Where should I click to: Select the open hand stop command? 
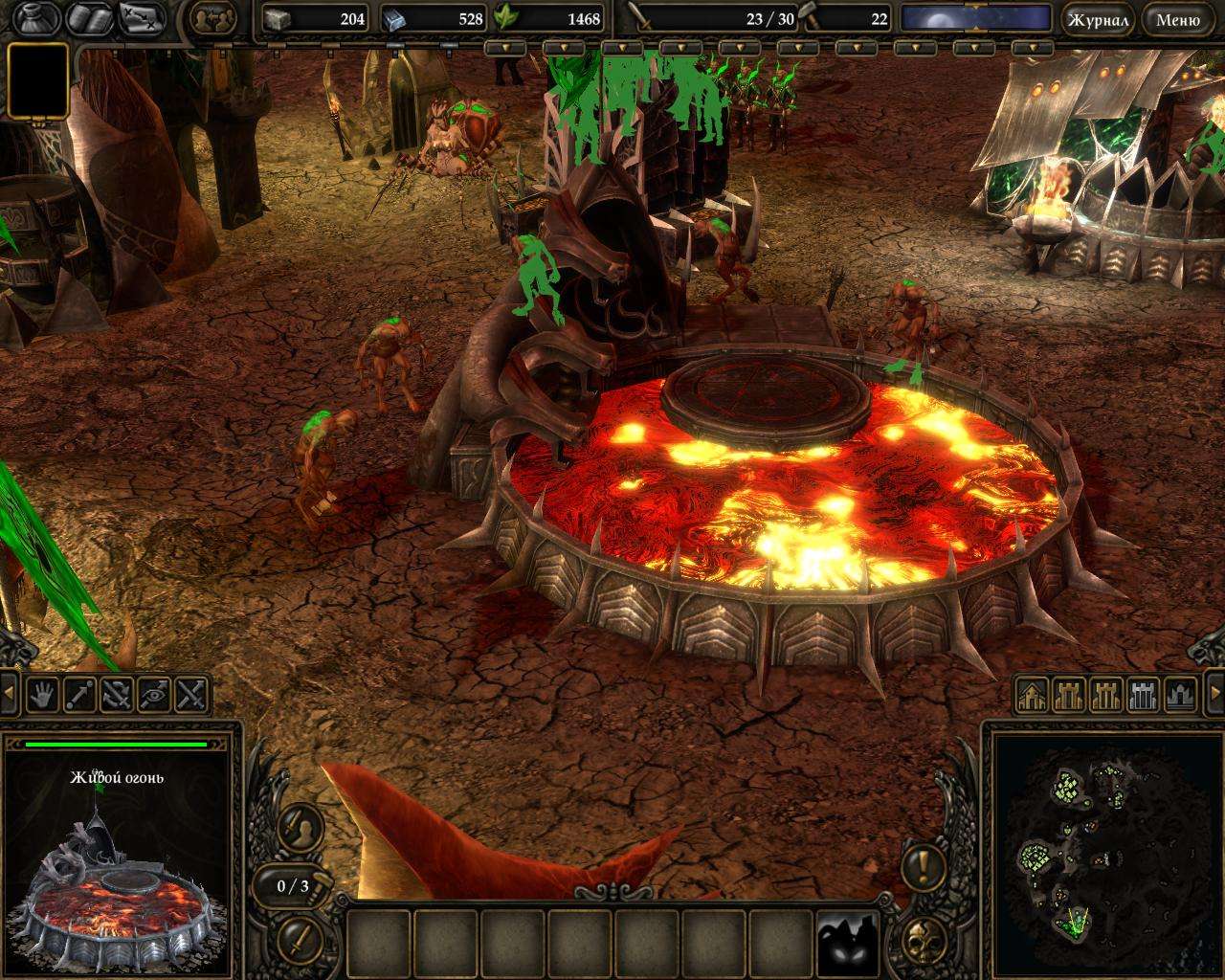pyautogui.click(x=42, y=694)
